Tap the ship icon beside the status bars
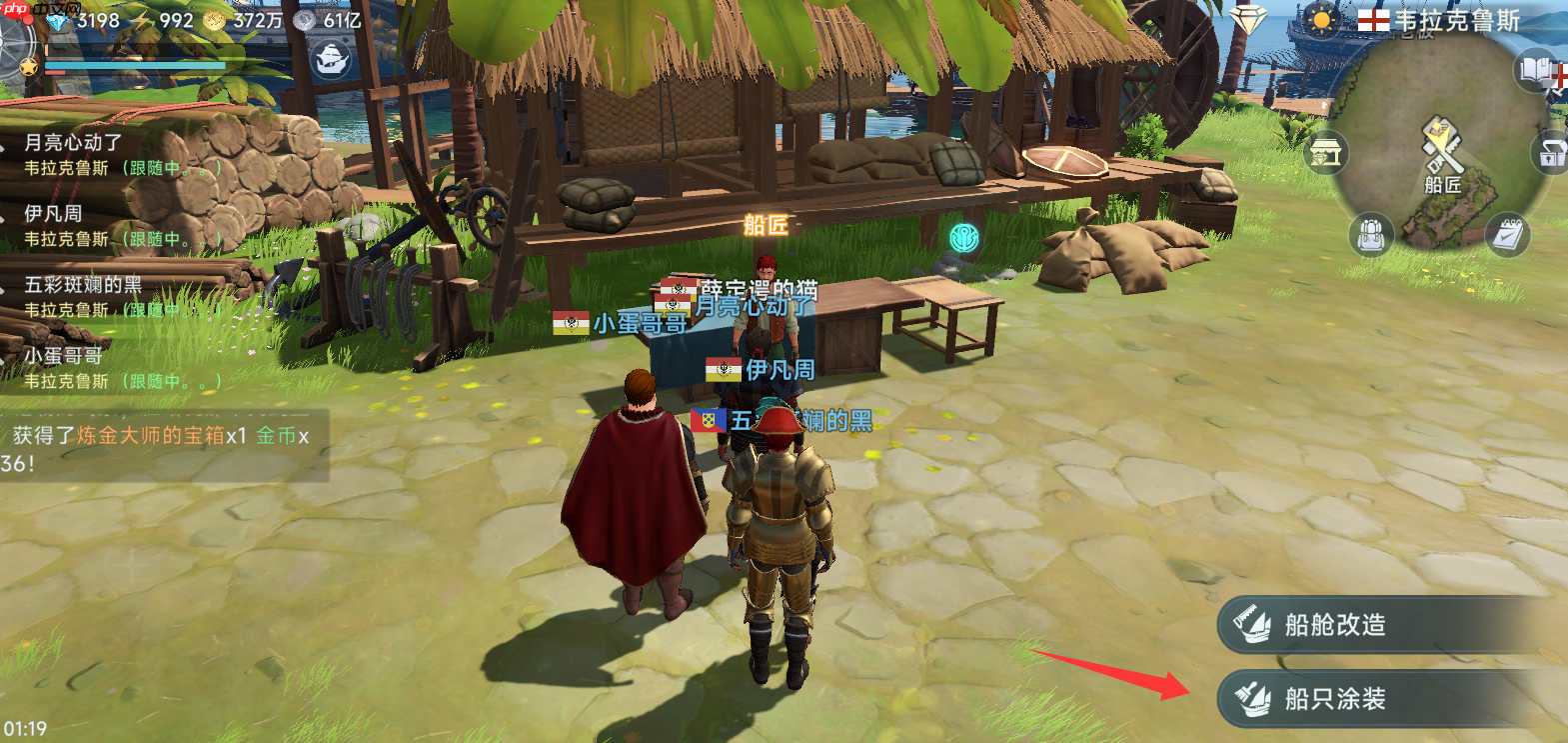The image size is (1568, 743). tap(332, 61)
